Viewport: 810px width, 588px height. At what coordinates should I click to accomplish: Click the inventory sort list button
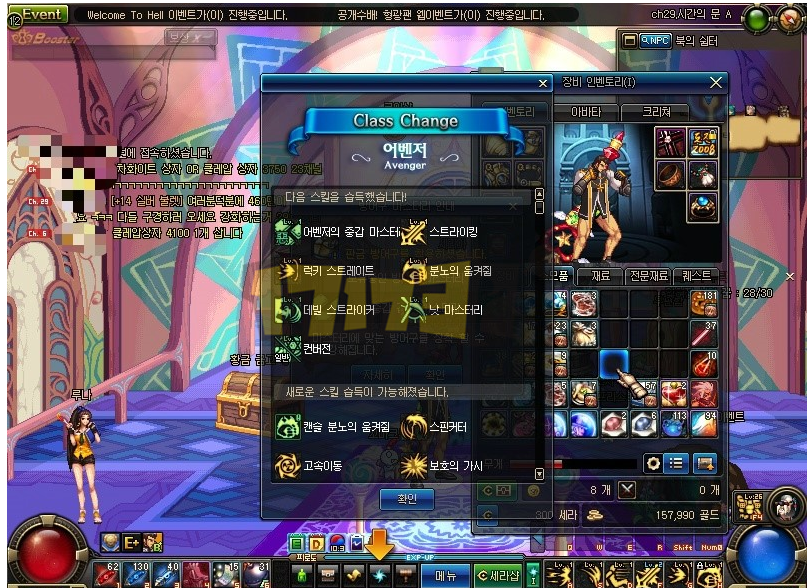[x=677, y=463]
